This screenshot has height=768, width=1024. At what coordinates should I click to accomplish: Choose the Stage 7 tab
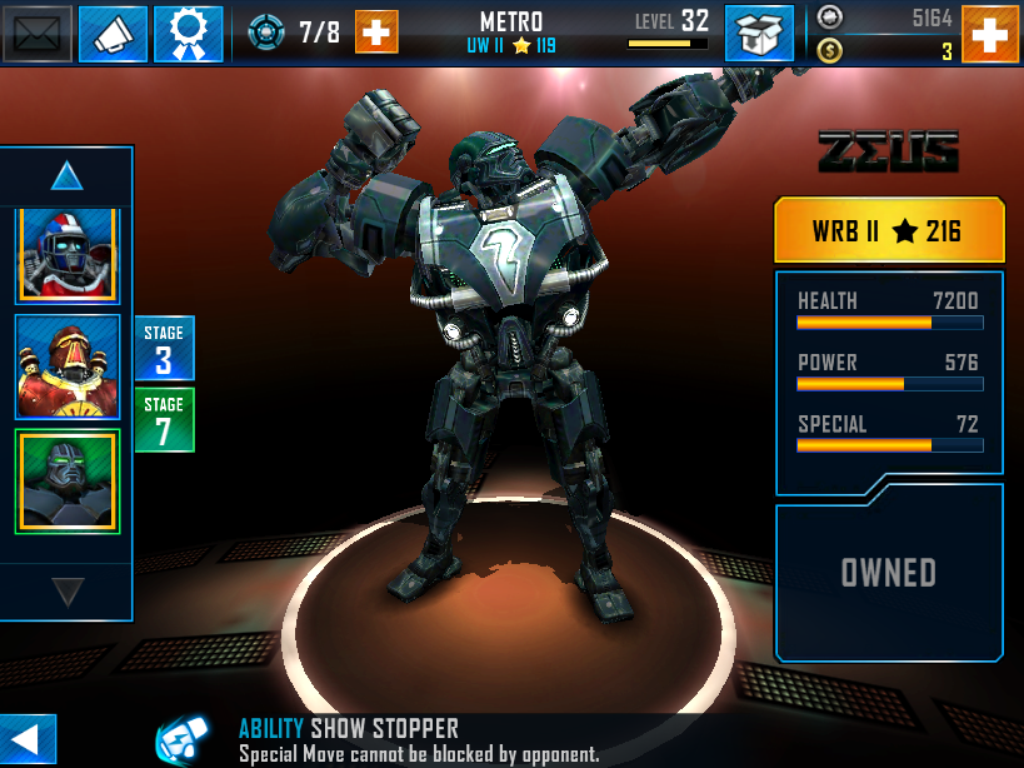(164, 420)
